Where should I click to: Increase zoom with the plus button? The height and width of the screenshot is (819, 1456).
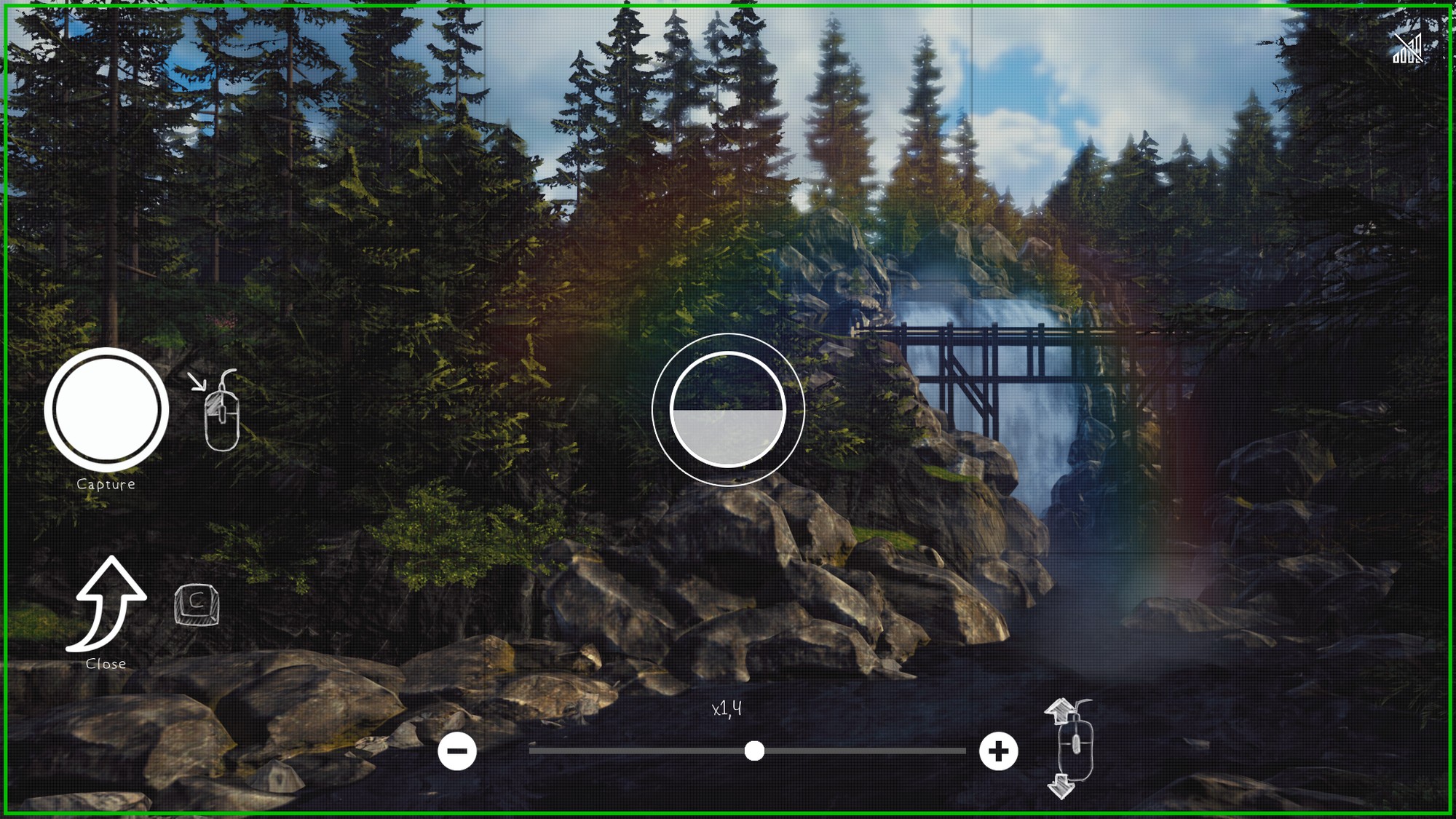[x=998, y=751]
